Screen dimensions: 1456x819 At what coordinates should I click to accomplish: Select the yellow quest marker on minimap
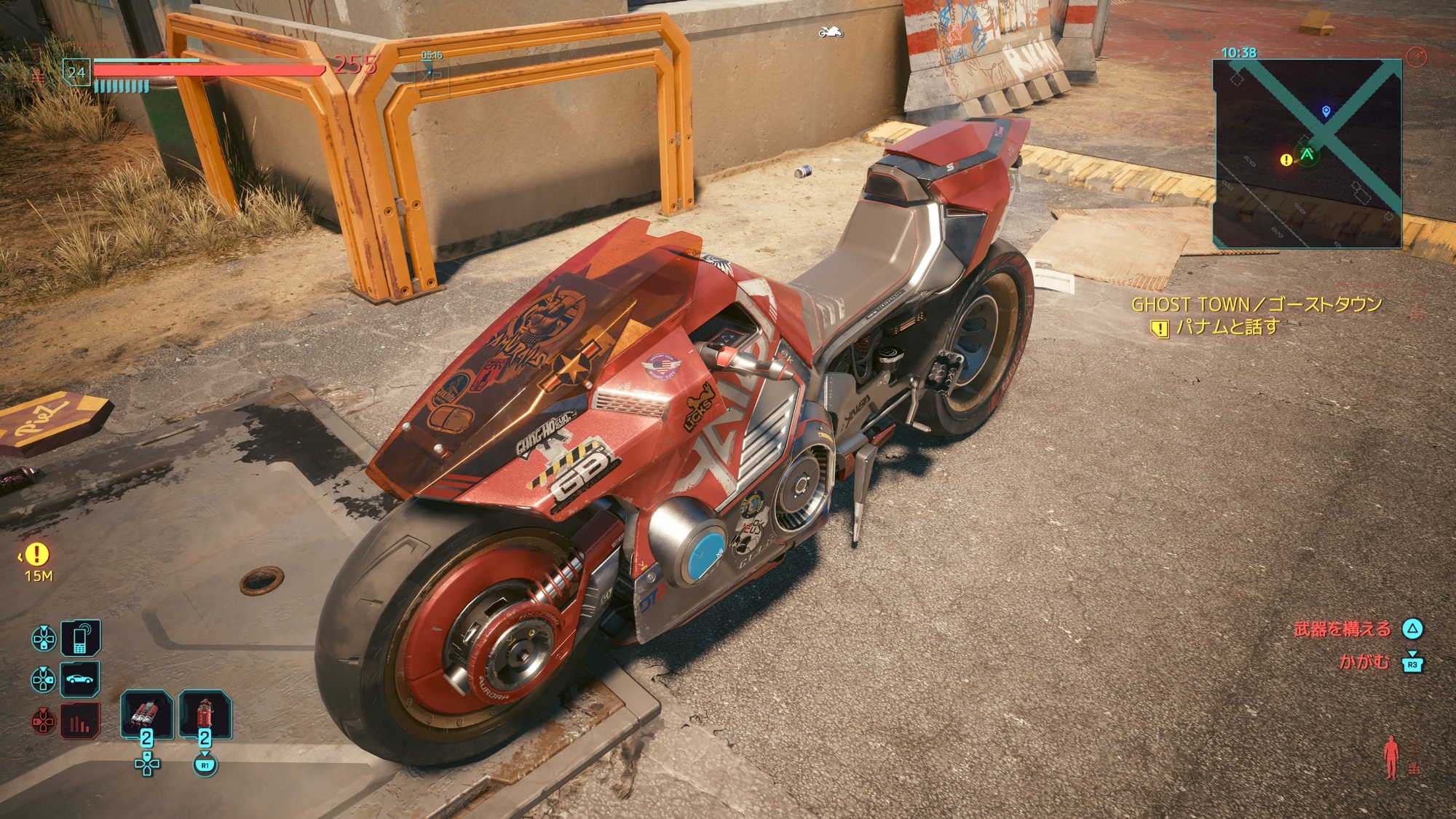coord(1286,159)
